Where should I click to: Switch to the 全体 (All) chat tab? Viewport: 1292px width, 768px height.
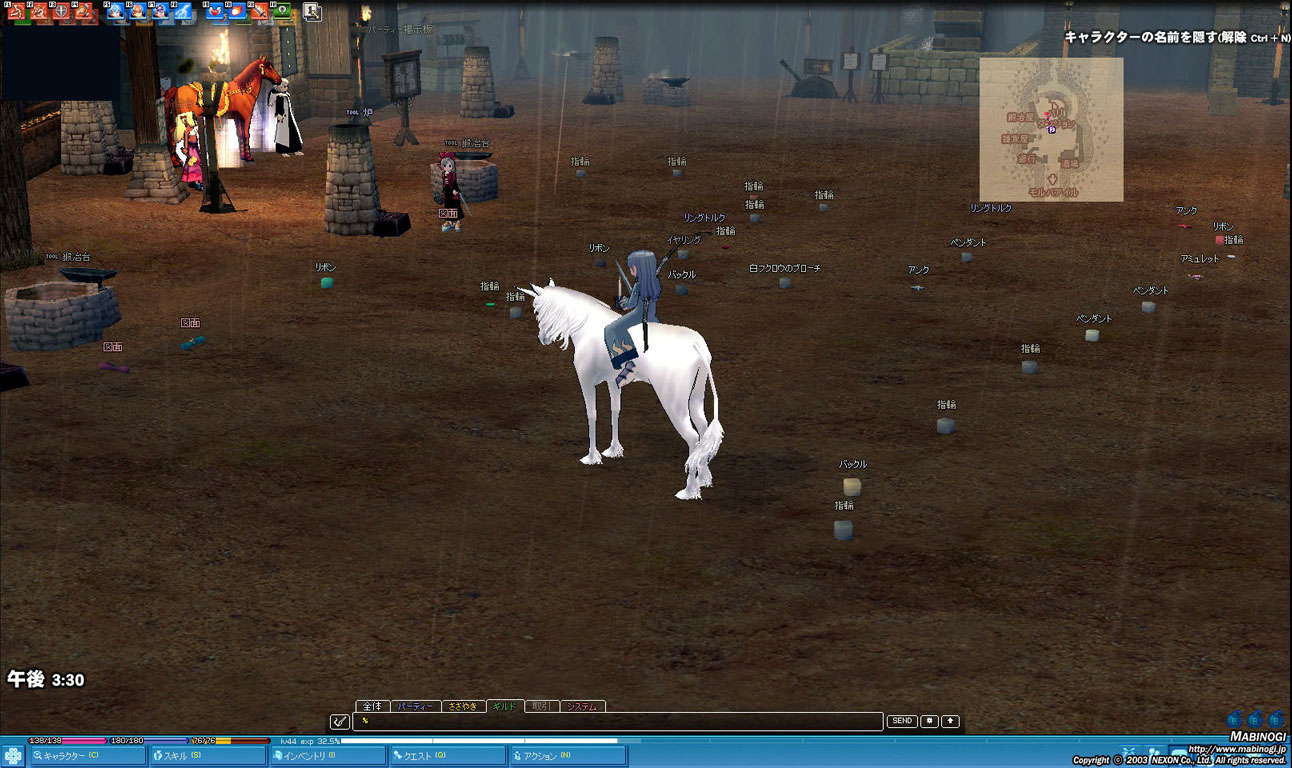pyautogui.click(x=371, y=706)
